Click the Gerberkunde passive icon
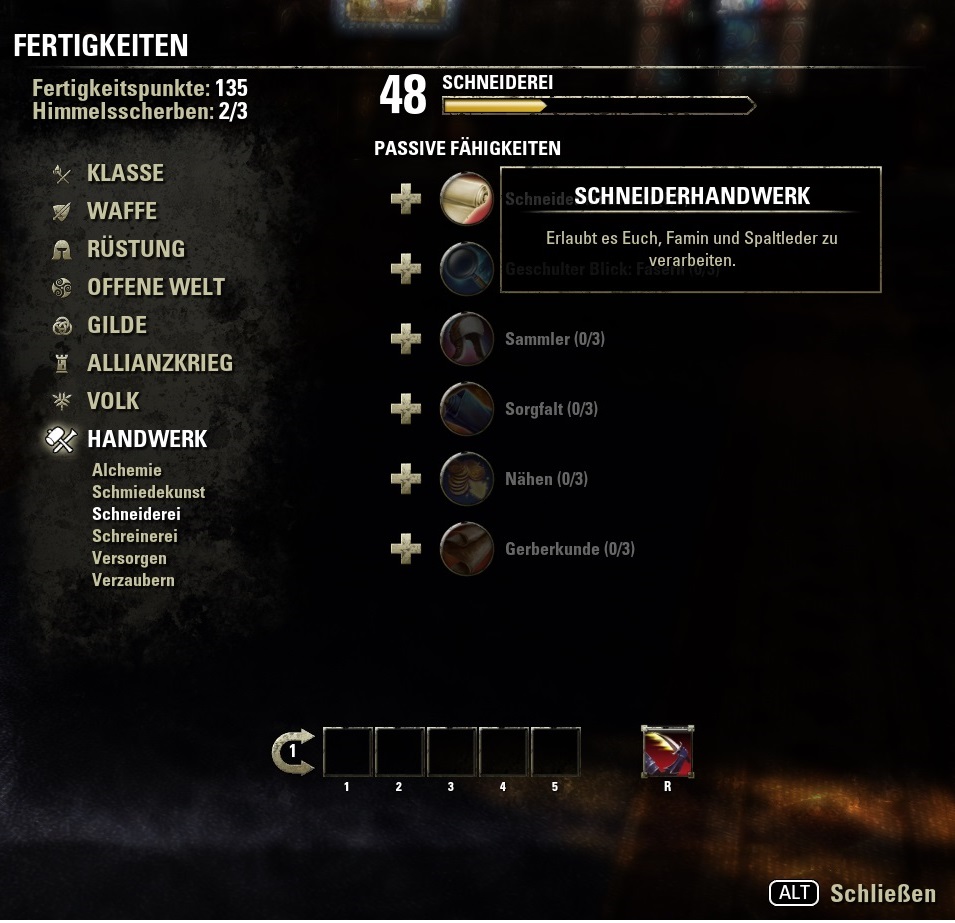 point(467,549)
